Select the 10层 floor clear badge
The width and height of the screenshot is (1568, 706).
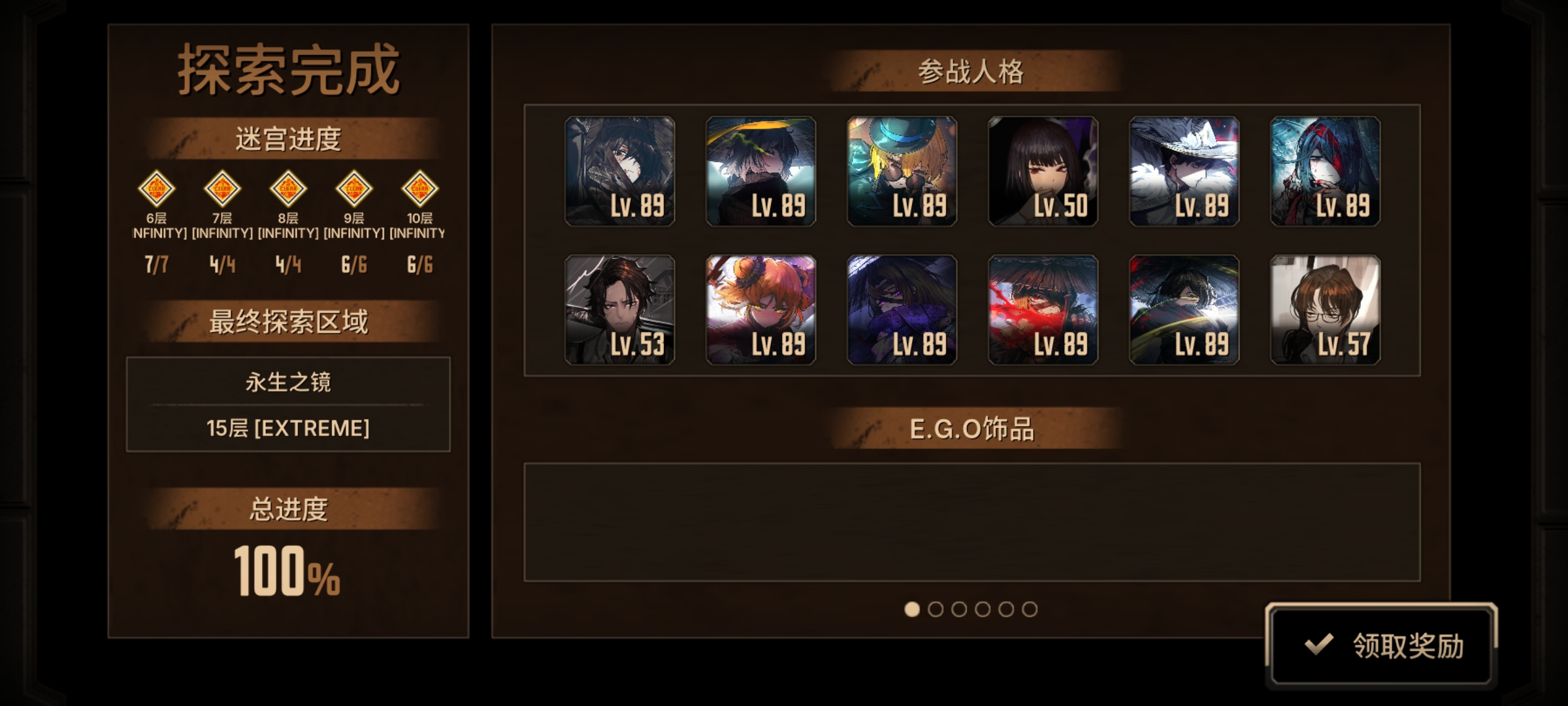(419, 189)
